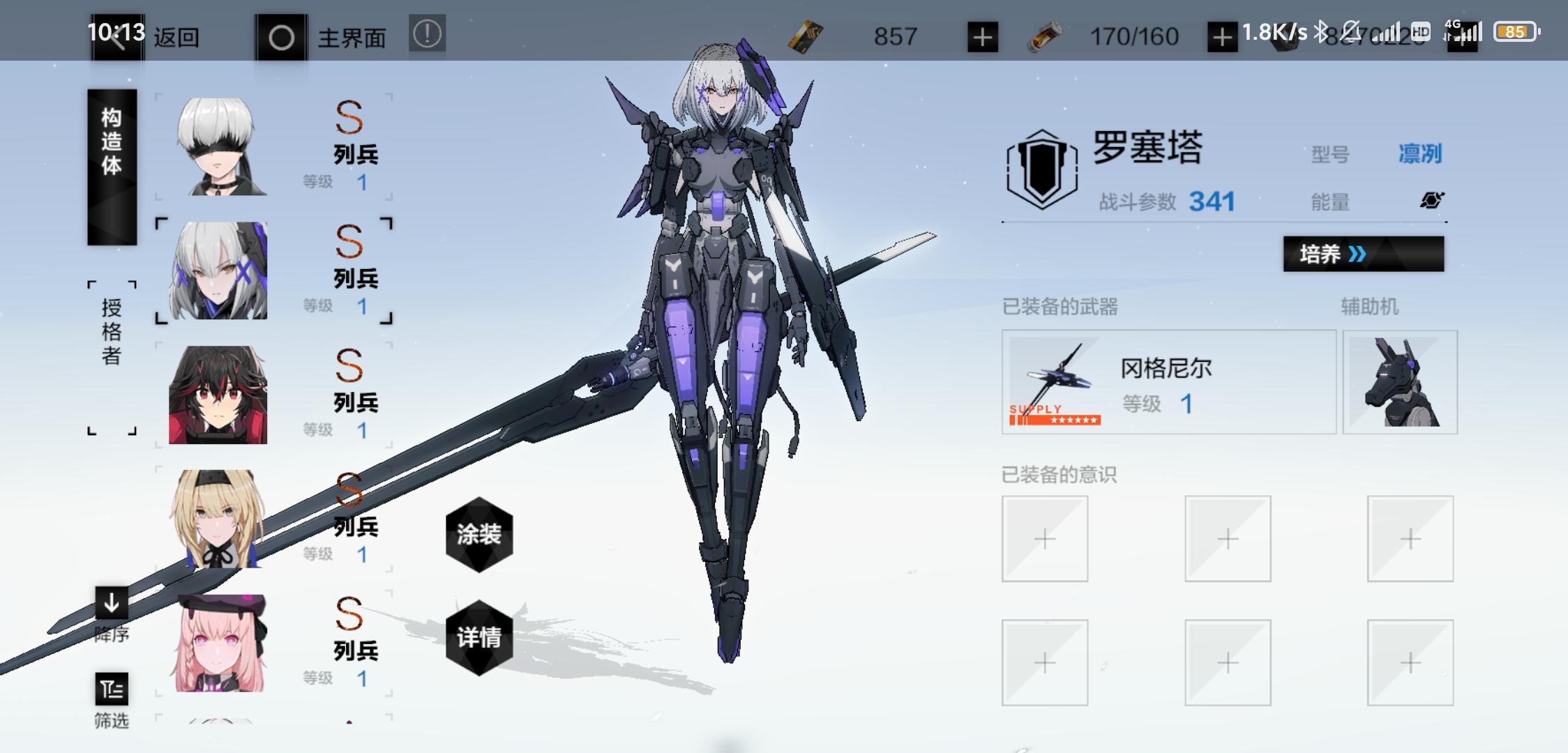The width and height of the screenshot is (1568, 753).
Task: Open the 辅助机 auxiliary machine thumbnail
Action: [x=1401, y=383]
